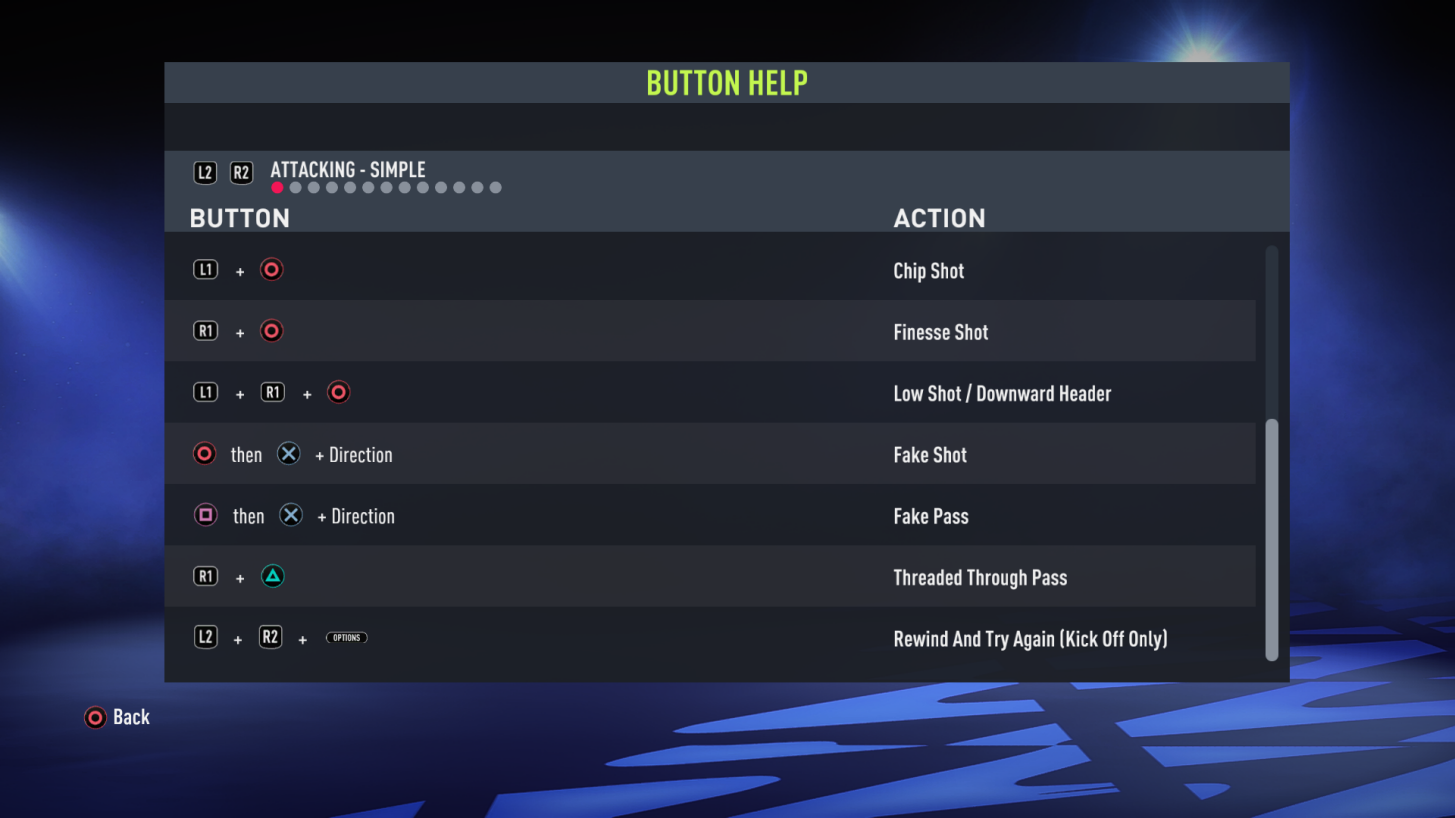Click the R1 icon in the Low Shot row
Screen dimensions: 1455x818
[x=272, y=392]
